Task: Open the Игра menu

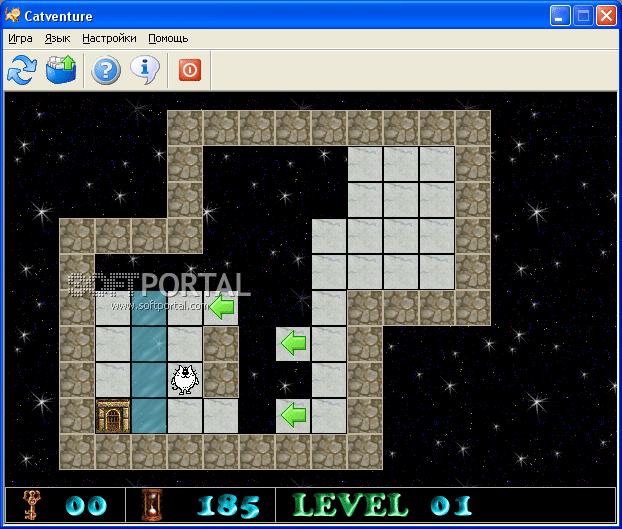Action: point(20,38)
